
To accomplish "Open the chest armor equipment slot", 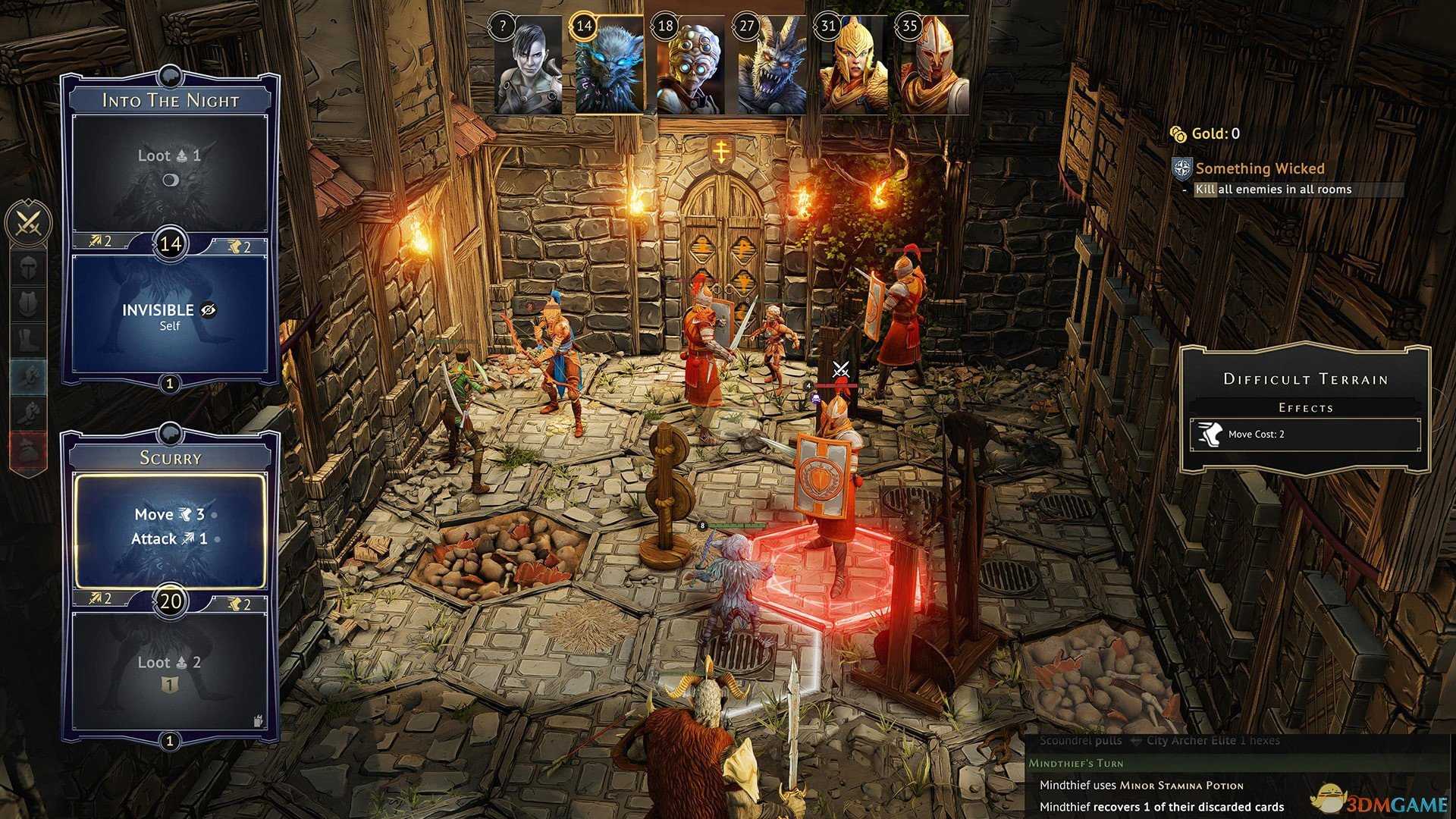I will pos(29,303).
